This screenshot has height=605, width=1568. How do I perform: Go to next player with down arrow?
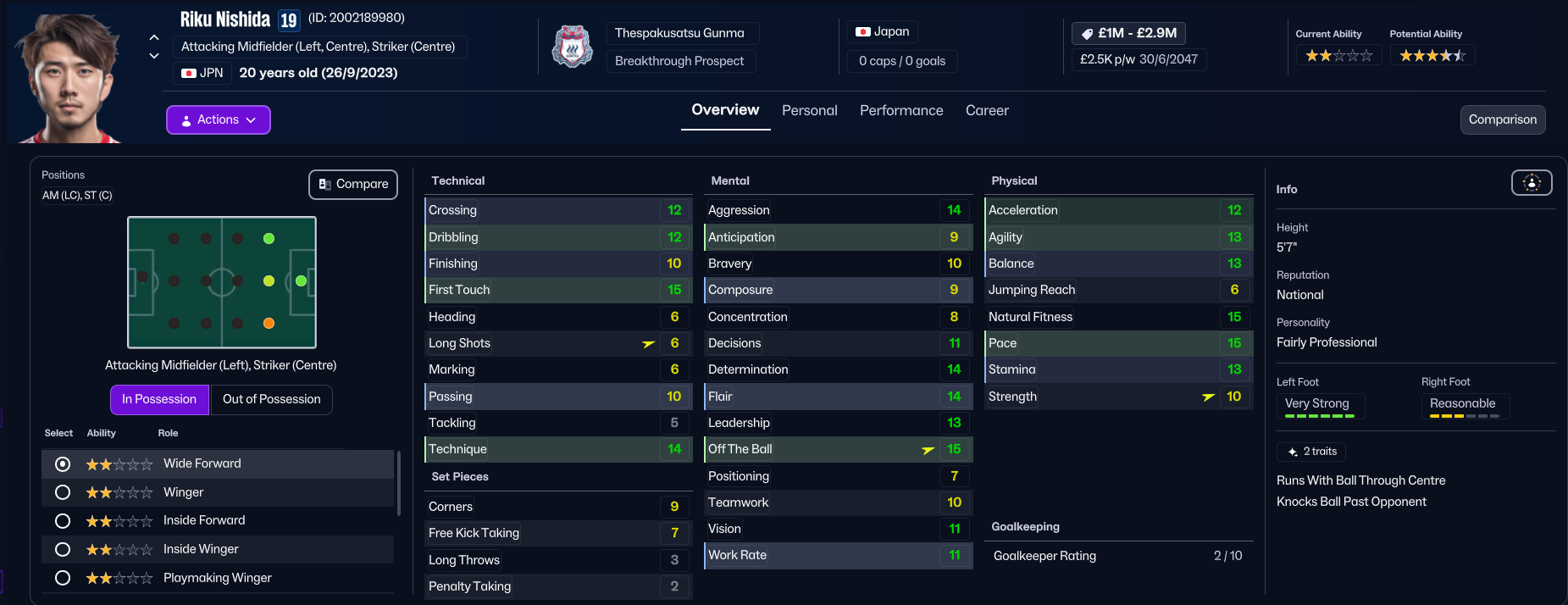154,56
